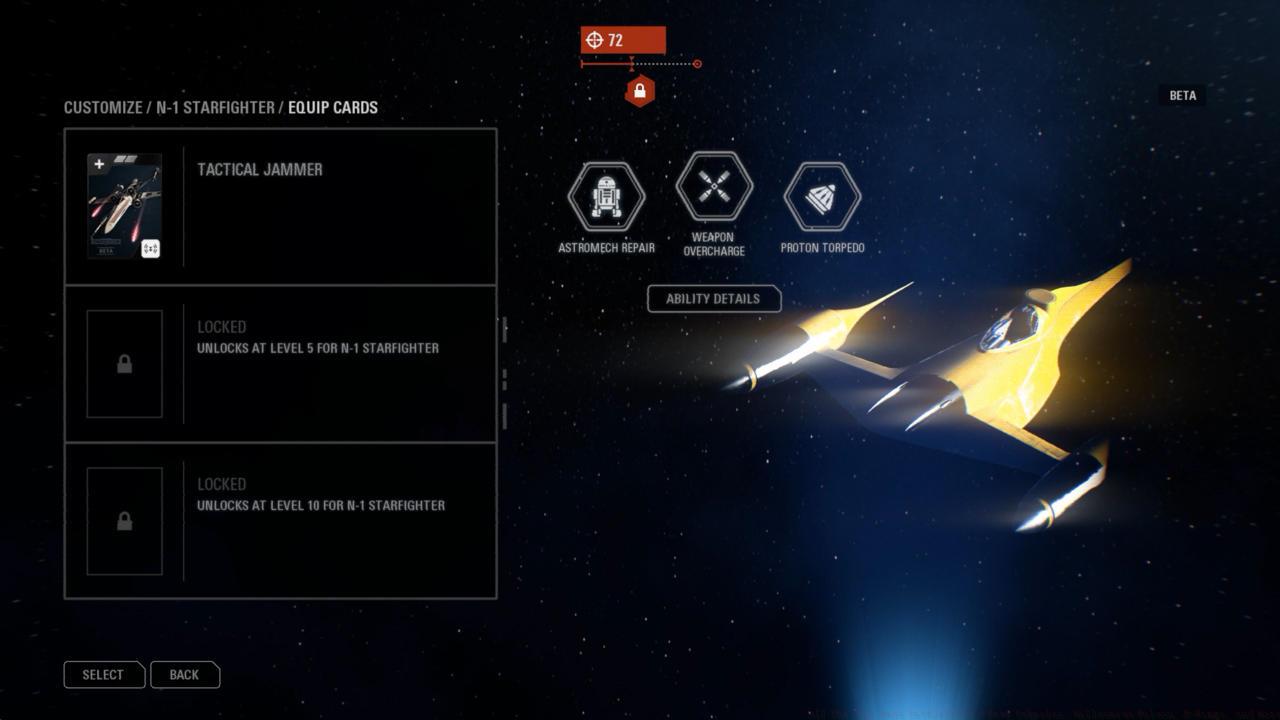Click the BETA label in the corner
This screenshot has height=720, width=1280.
tap(1181, 95)
